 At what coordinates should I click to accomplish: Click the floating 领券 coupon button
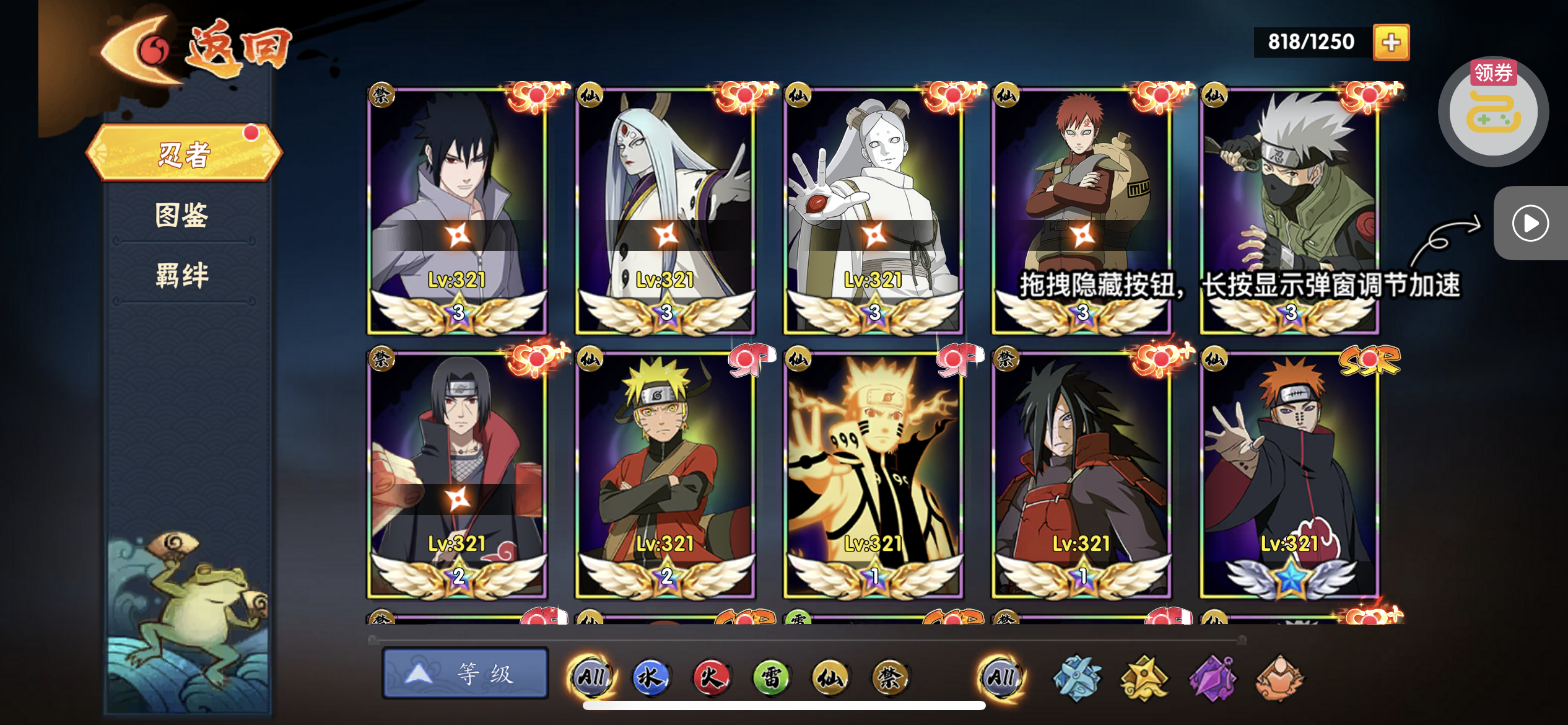point(1493,110)
